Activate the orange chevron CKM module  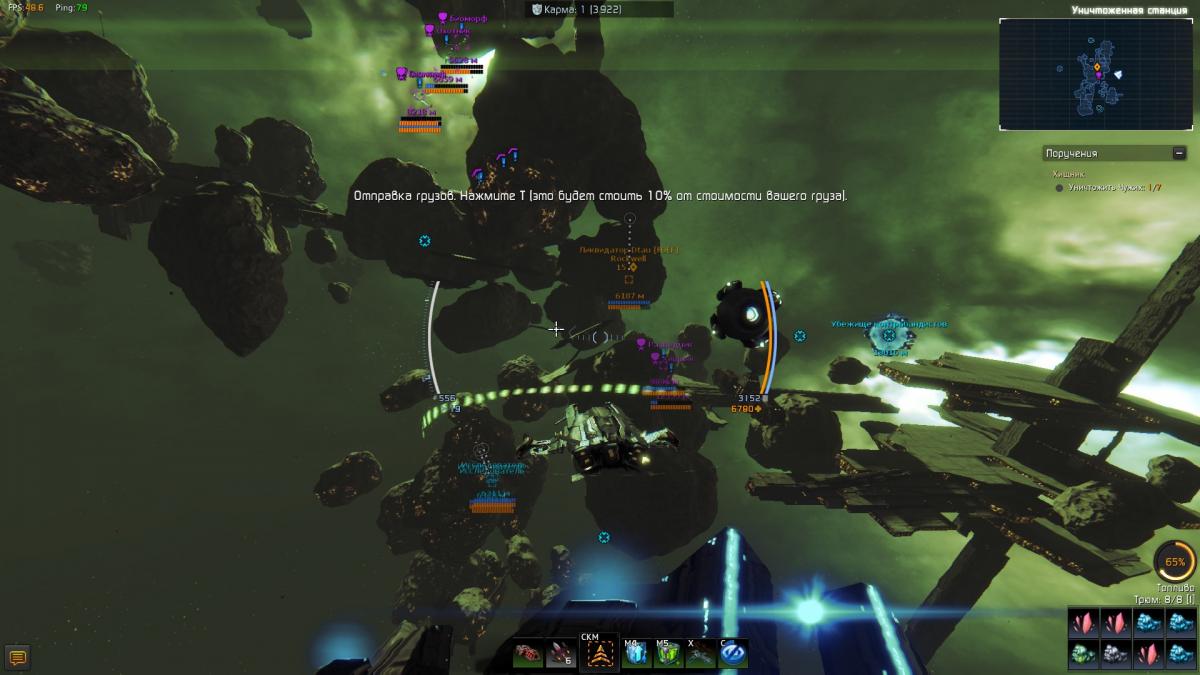pos(598,655)
